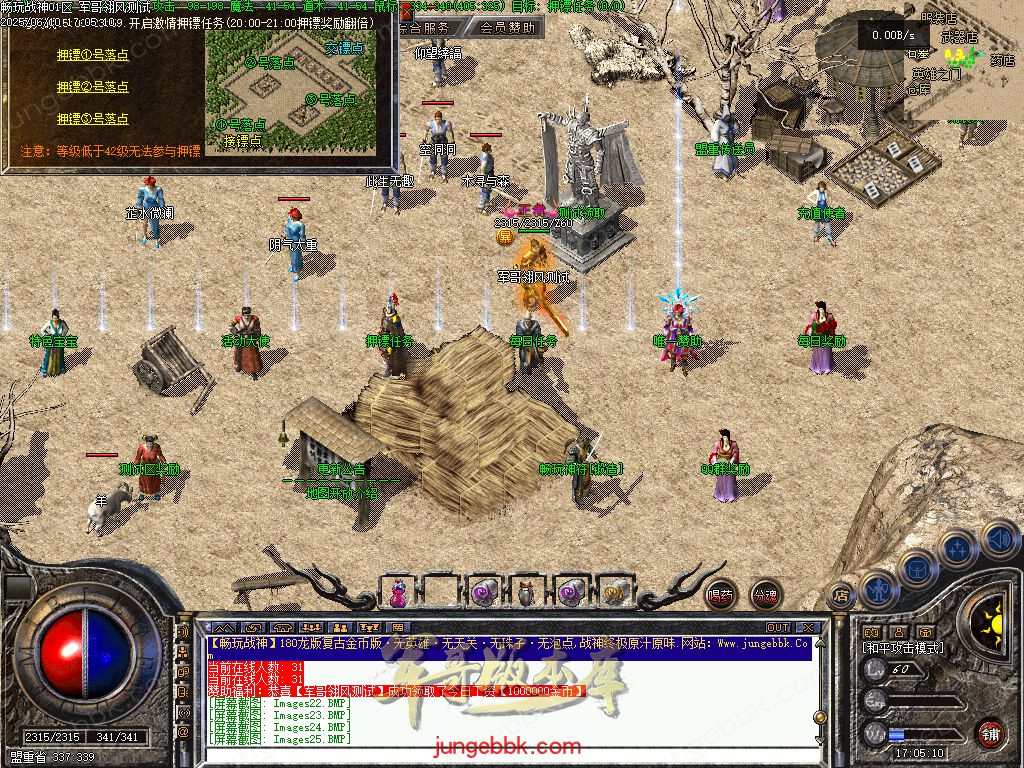Screen dimensions: 1024x768
Task: Select the 押镖①号落点 link
Action: tap(93, 57)
